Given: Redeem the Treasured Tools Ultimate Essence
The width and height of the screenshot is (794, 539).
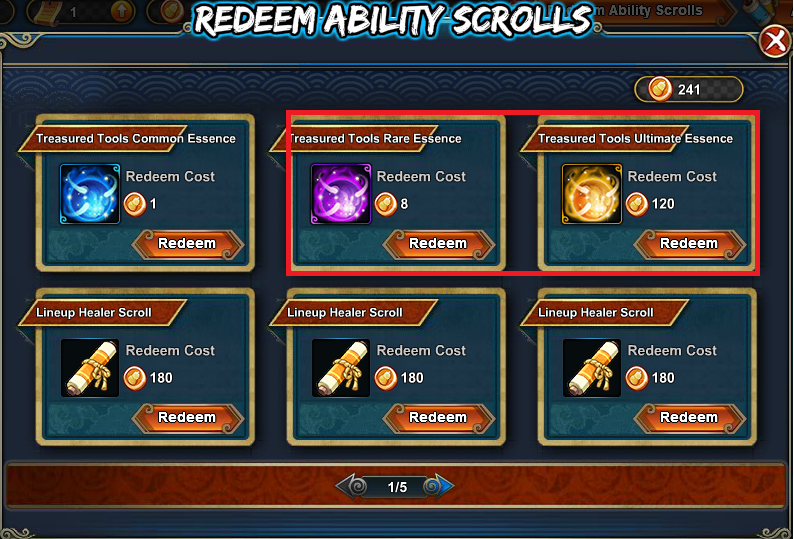Looking at the screenshot, I should click(x=689, y=244).
